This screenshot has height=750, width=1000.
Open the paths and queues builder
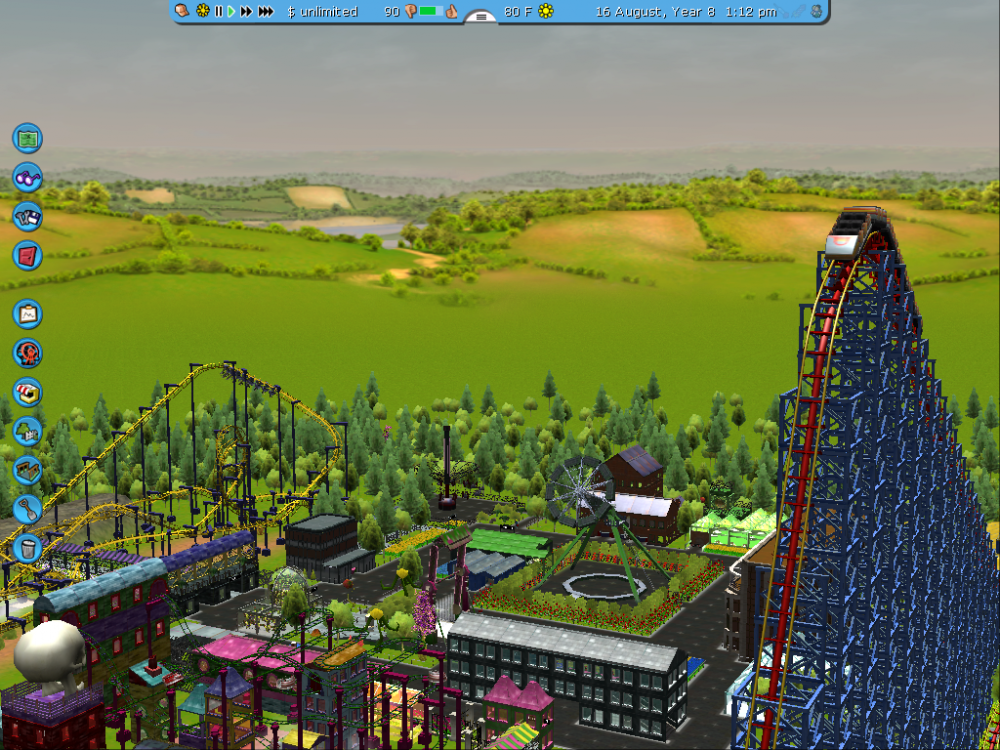[x=27, y=470]
